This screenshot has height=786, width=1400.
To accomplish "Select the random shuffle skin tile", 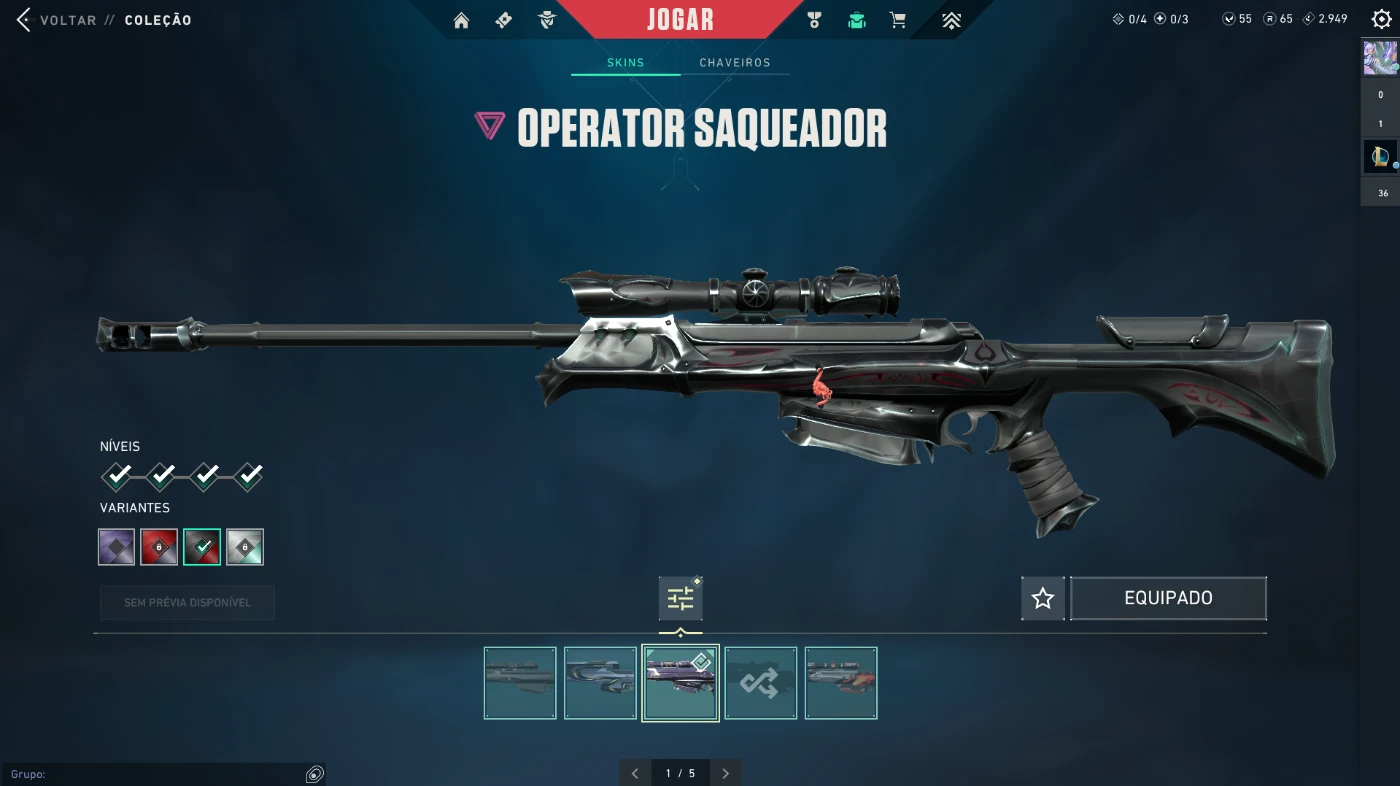I will 760,683.
